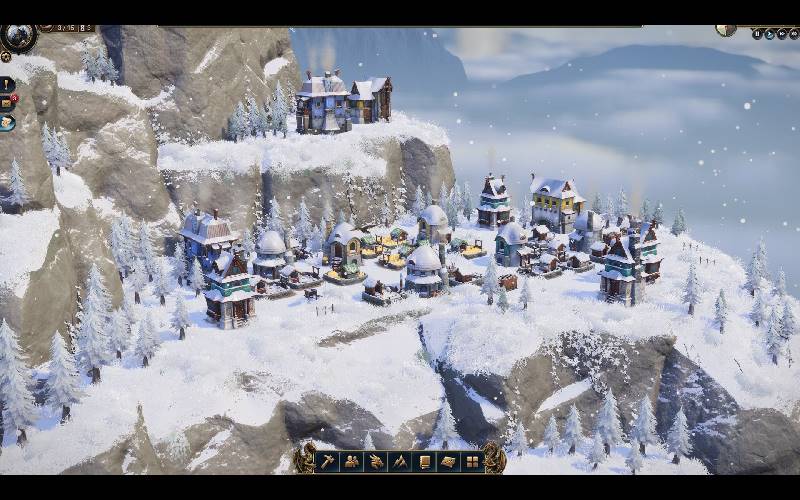This screenshot has width=800, height=500.
Task: Click the highlighted blue side button
Action: coord(7,121)
